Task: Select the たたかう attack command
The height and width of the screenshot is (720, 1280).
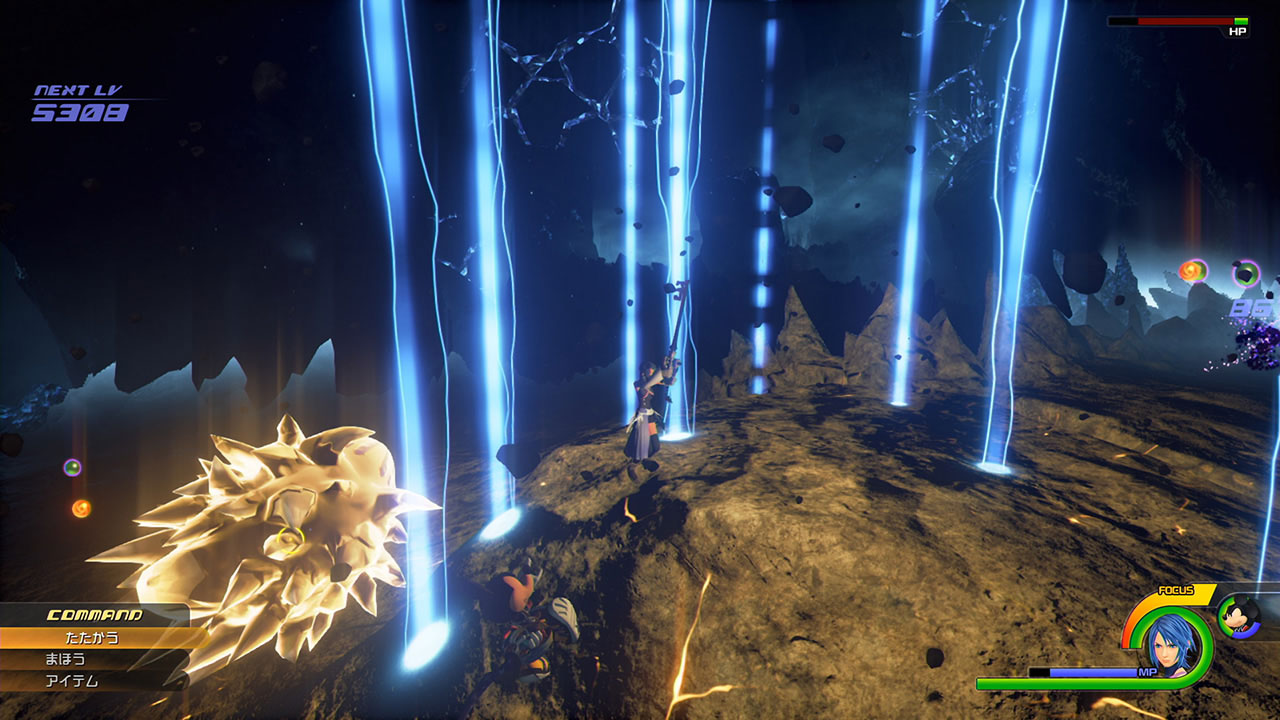Action: (95, 637)
